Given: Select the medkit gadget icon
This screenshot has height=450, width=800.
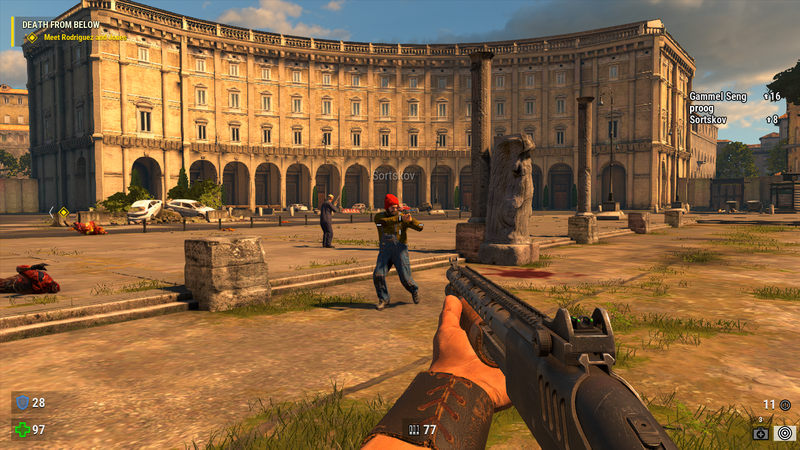Looking at the screenshot, I should tap(761, 433).
